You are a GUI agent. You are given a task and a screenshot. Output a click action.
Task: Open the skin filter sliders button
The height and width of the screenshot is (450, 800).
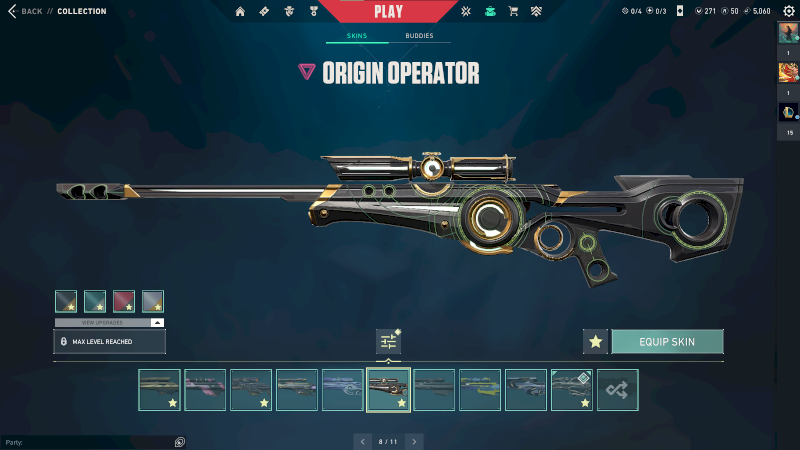tap(388, 341)
